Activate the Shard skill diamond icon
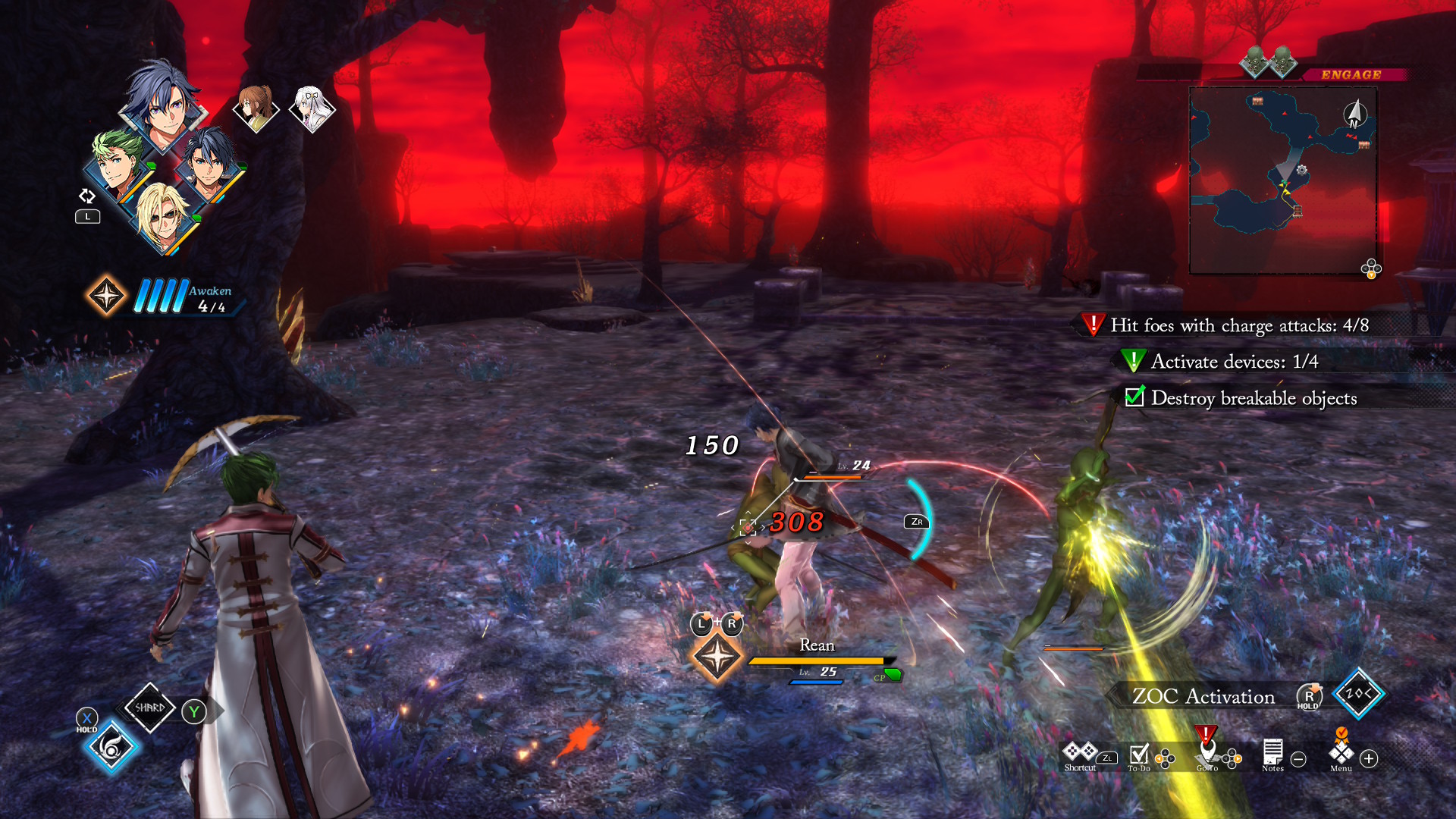 [x=149, y=708]
